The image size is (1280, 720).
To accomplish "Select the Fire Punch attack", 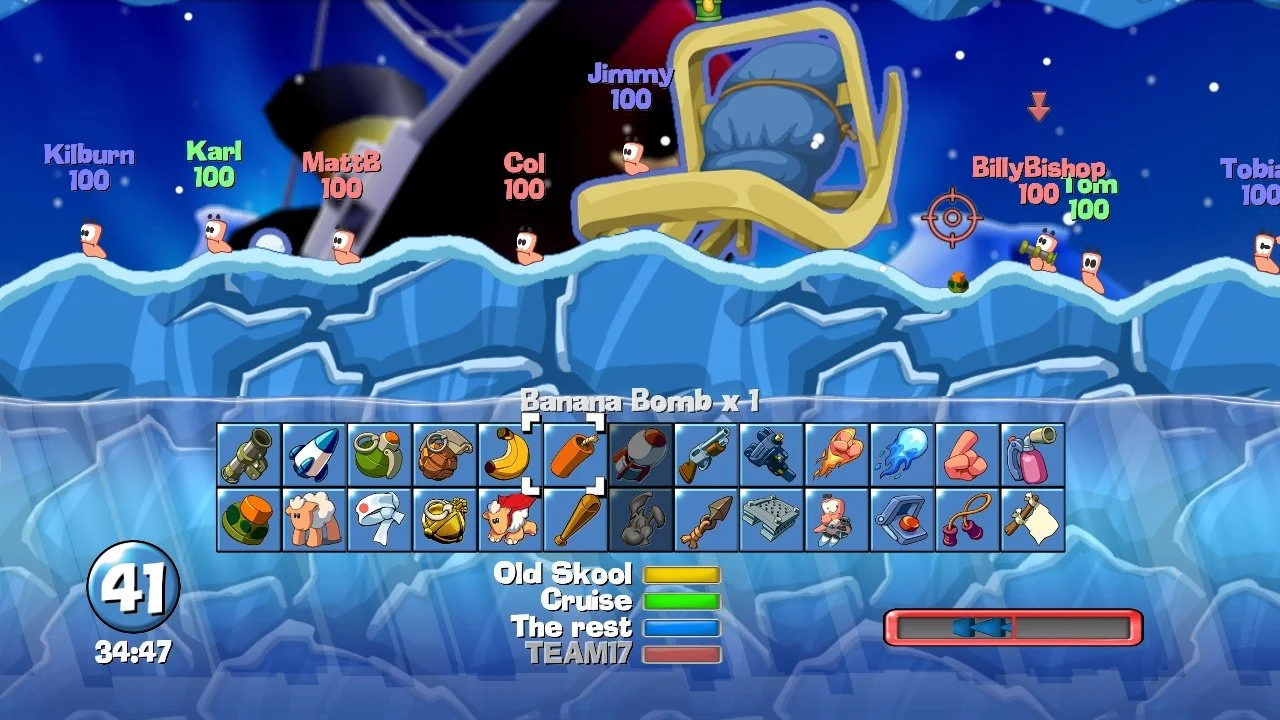I will [x=837, y=455].
